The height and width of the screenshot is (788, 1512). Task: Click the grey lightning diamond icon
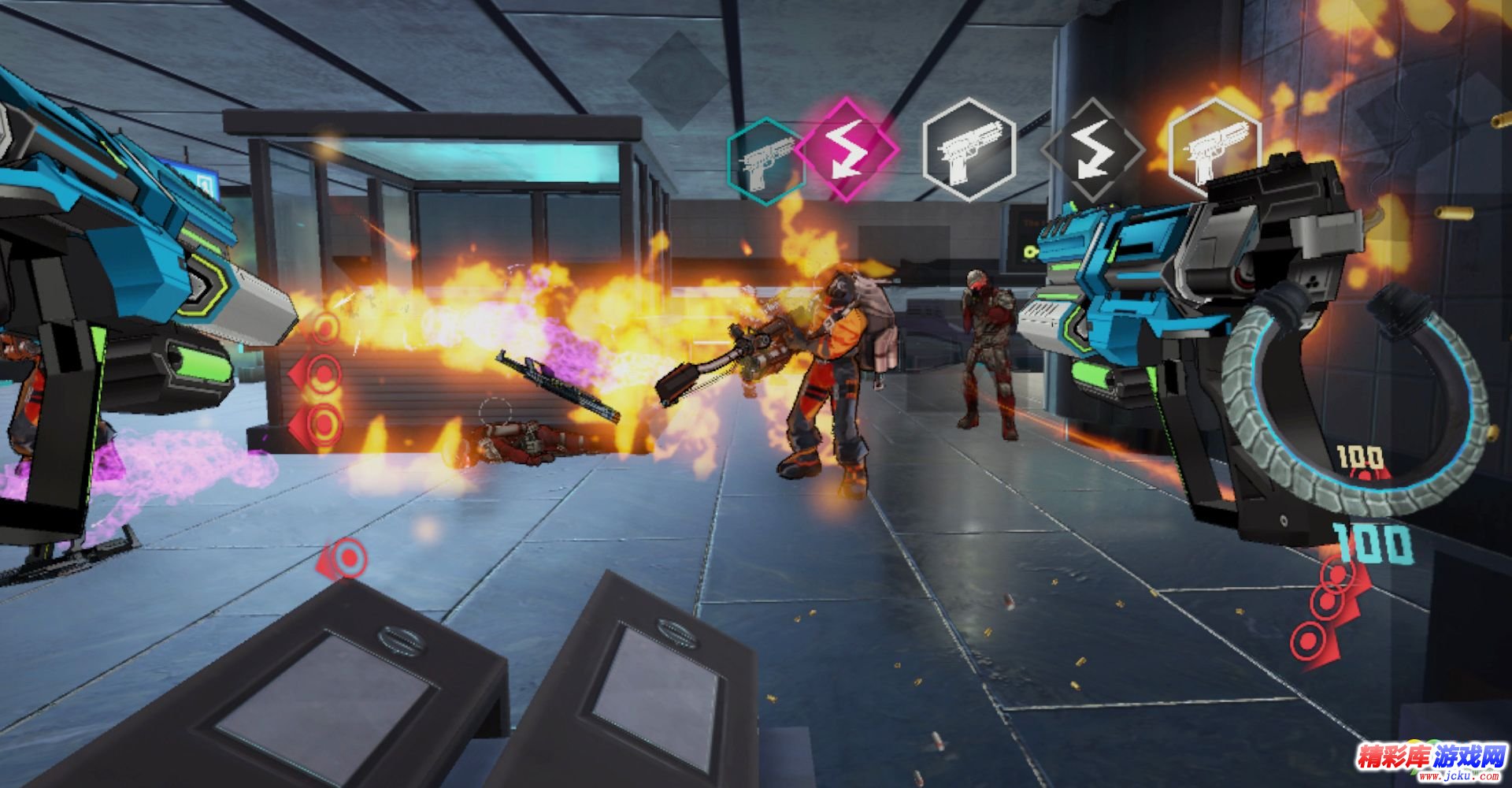1092,150
